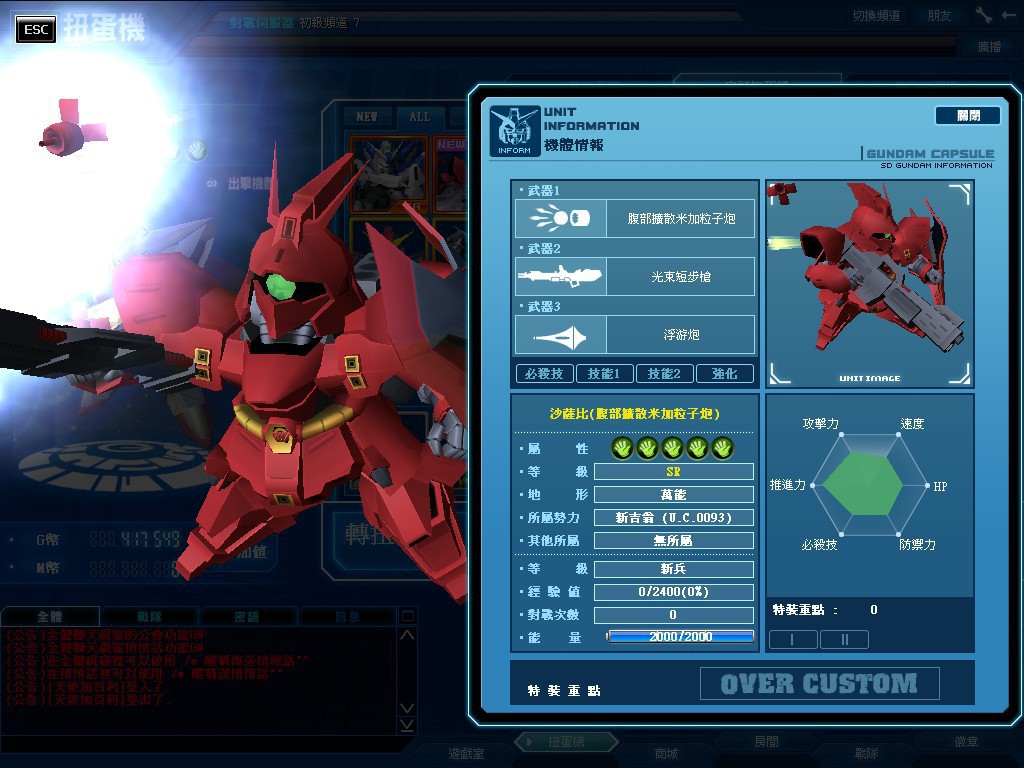This screenshot has height=768, width=1024.
Task: Go to 商城 in the bottom menu
Action: [666, 753]
